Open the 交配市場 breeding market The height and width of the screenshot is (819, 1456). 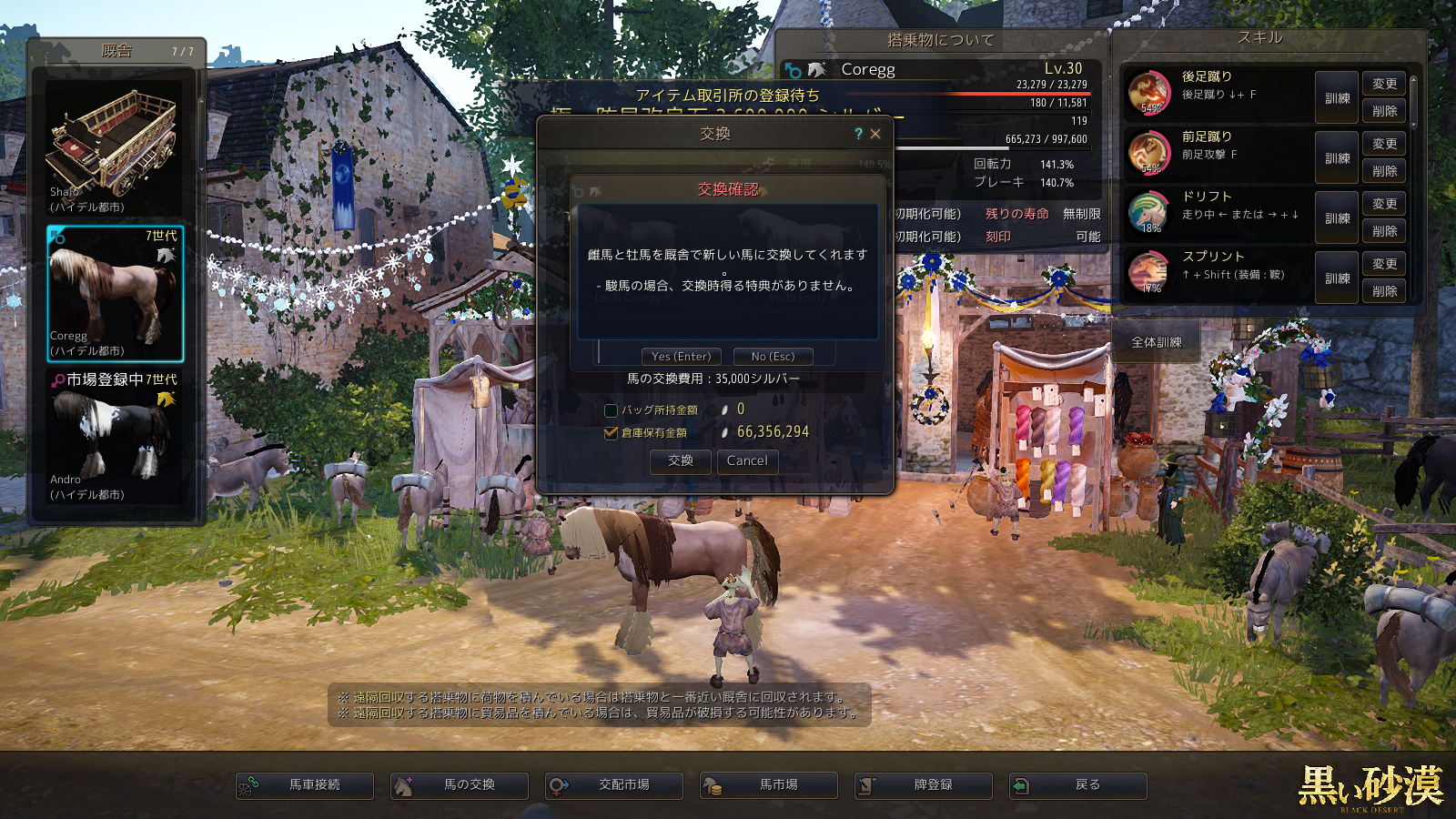click(614, 785)
